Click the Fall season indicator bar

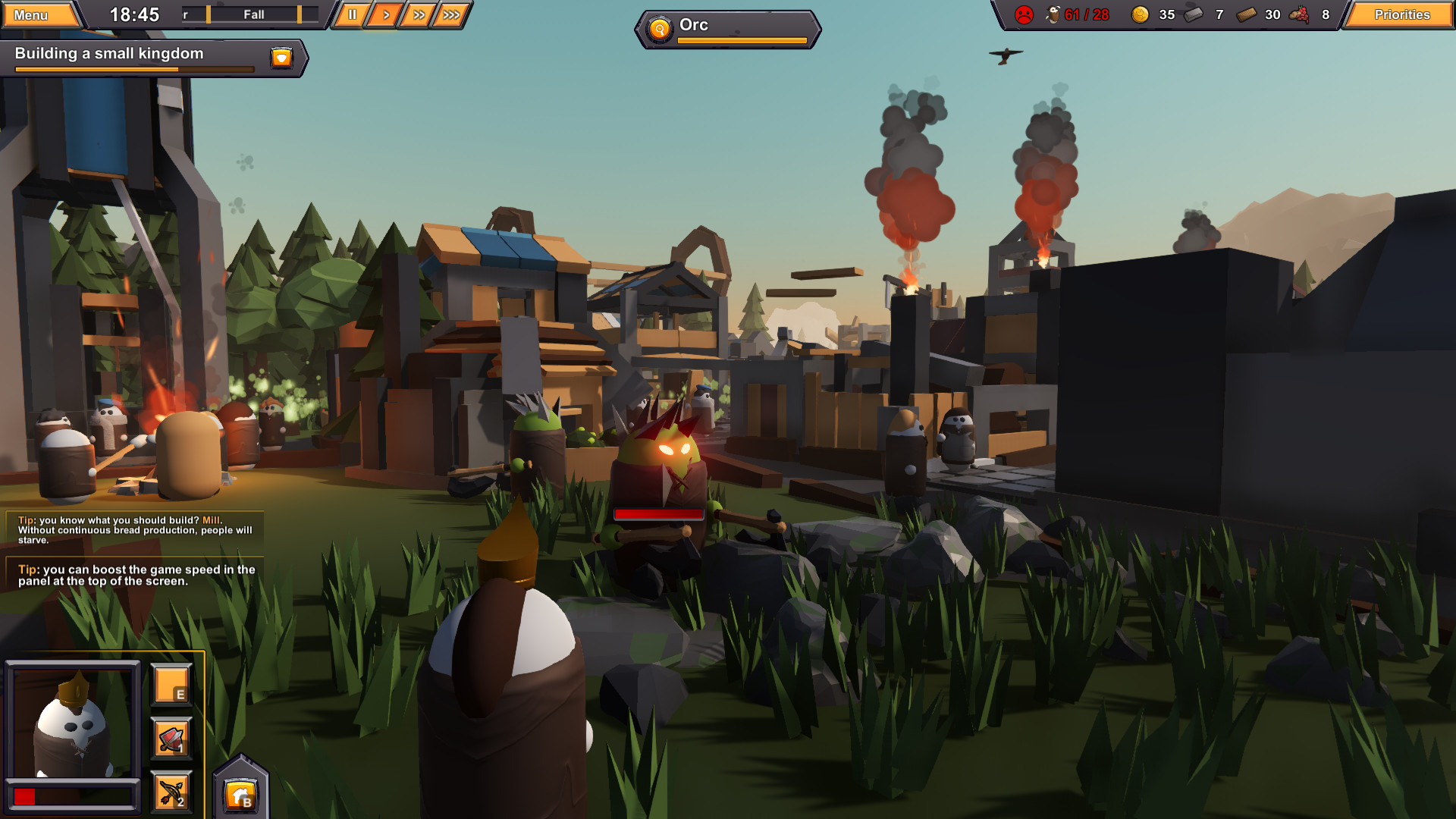(254, 14)
